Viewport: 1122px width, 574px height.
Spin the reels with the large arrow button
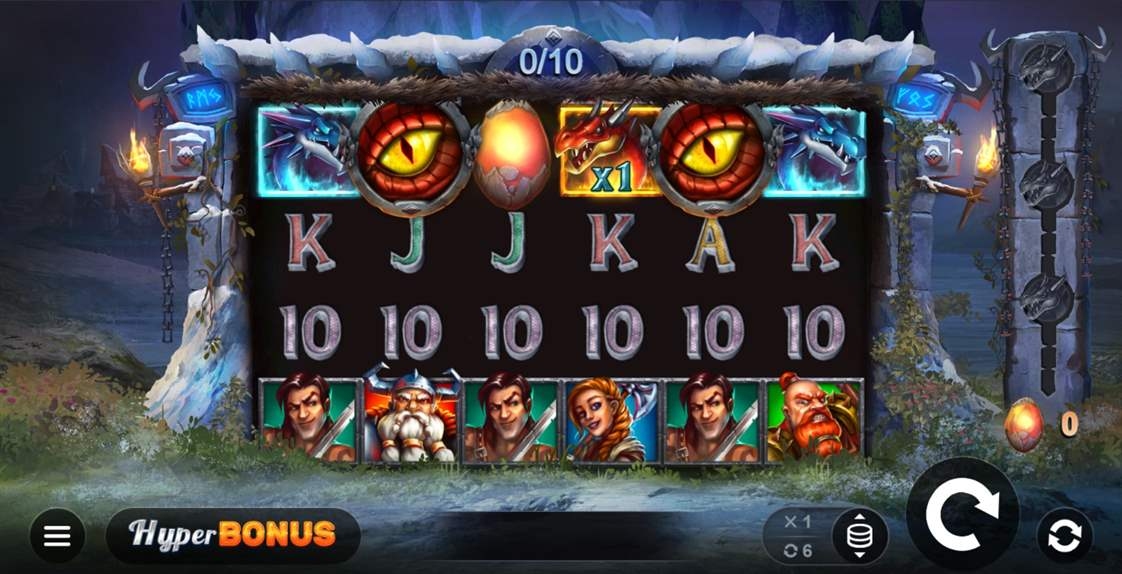click(962, 515)
